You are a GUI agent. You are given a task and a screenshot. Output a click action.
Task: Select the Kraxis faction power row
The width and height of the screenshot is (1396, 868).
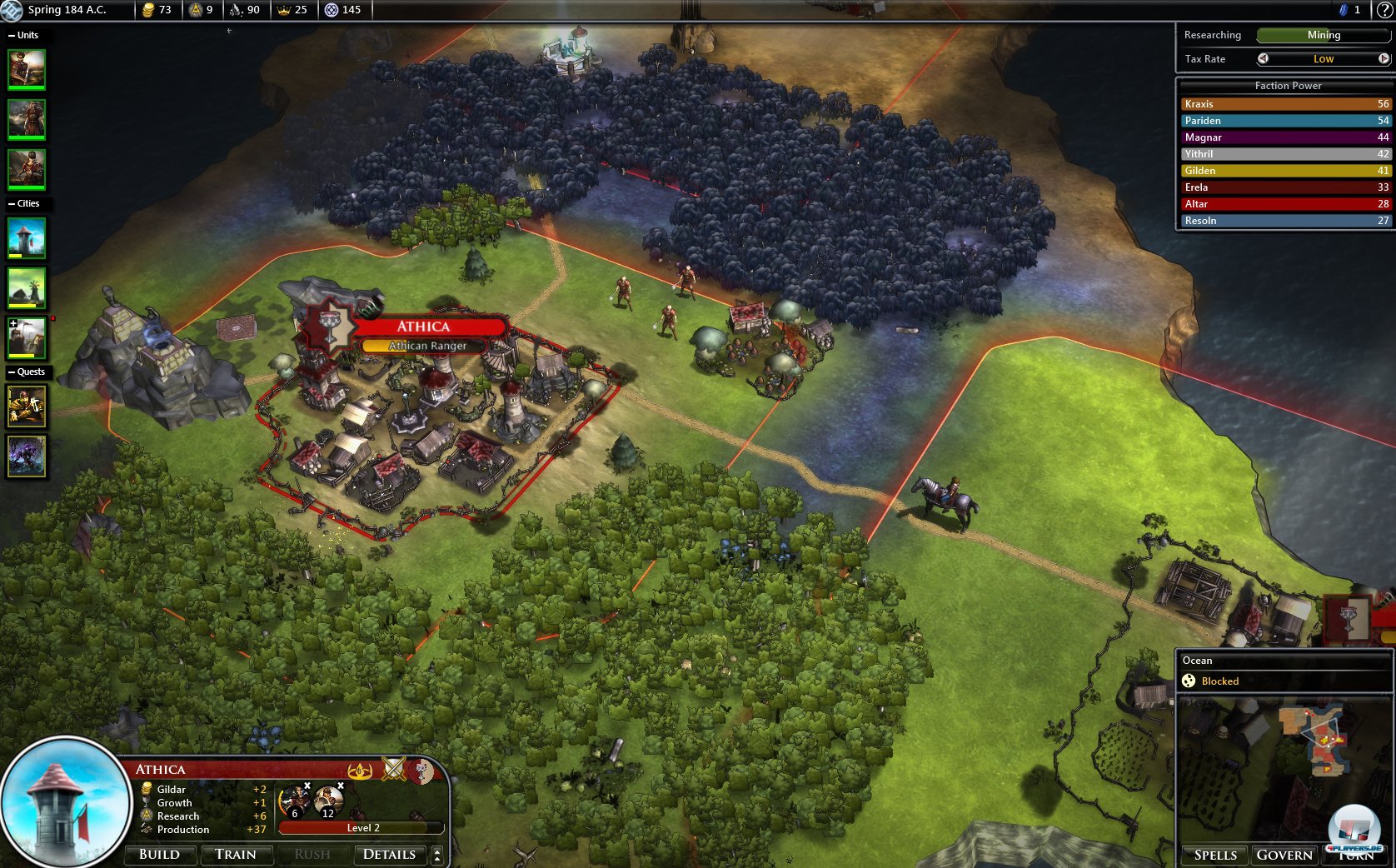click(1286, 104)
